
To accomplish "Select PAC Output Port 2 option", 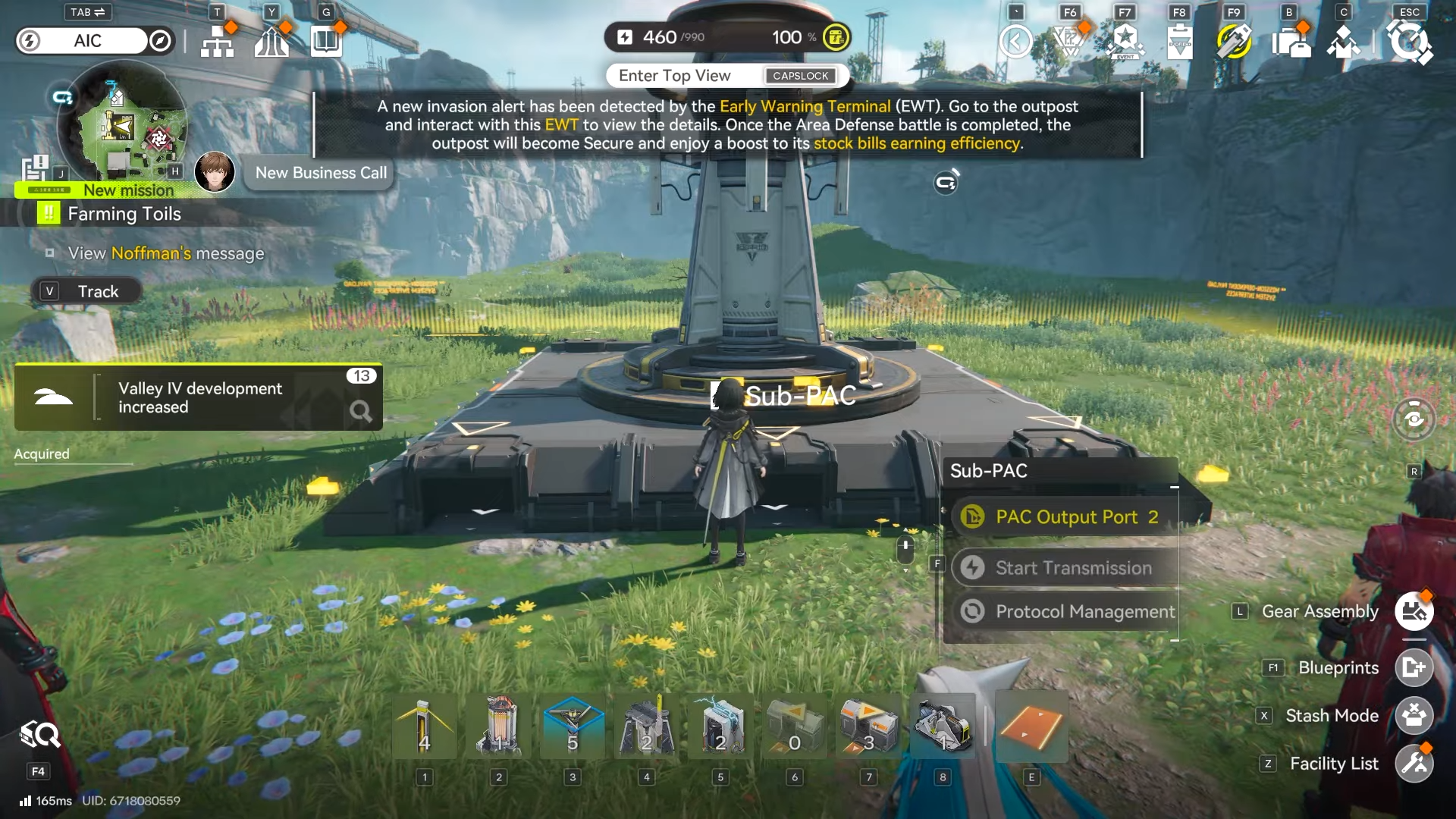I will tap(1065, 517).
